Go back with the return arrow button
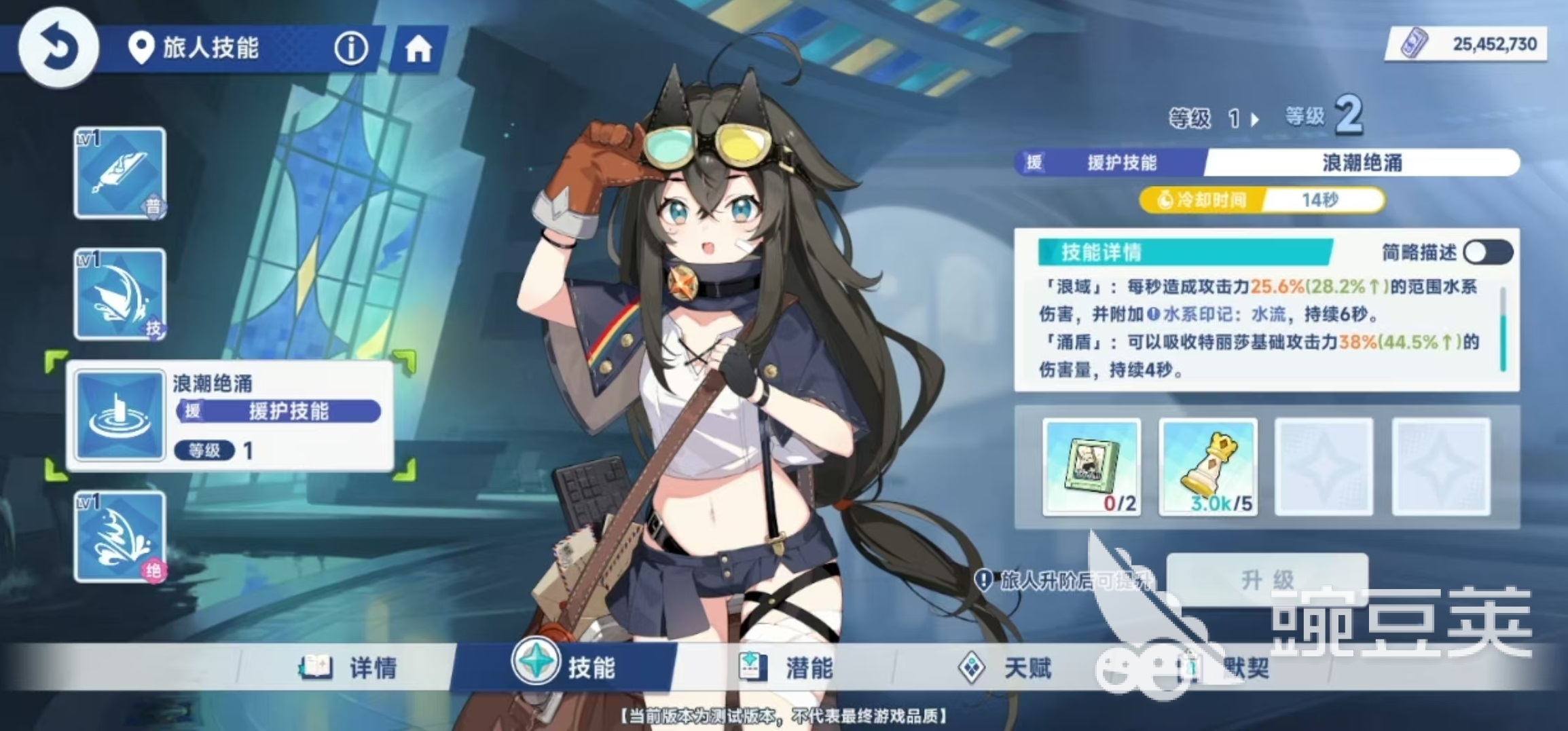The width and height of the screenshot is (1568, 731). point(58,48)
